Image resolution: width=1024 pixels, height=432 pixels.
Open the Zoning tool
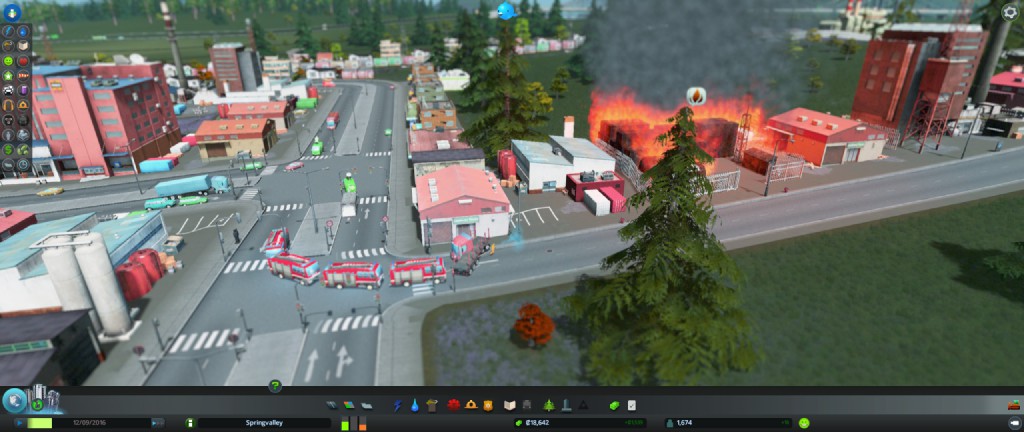coord(350,405)
